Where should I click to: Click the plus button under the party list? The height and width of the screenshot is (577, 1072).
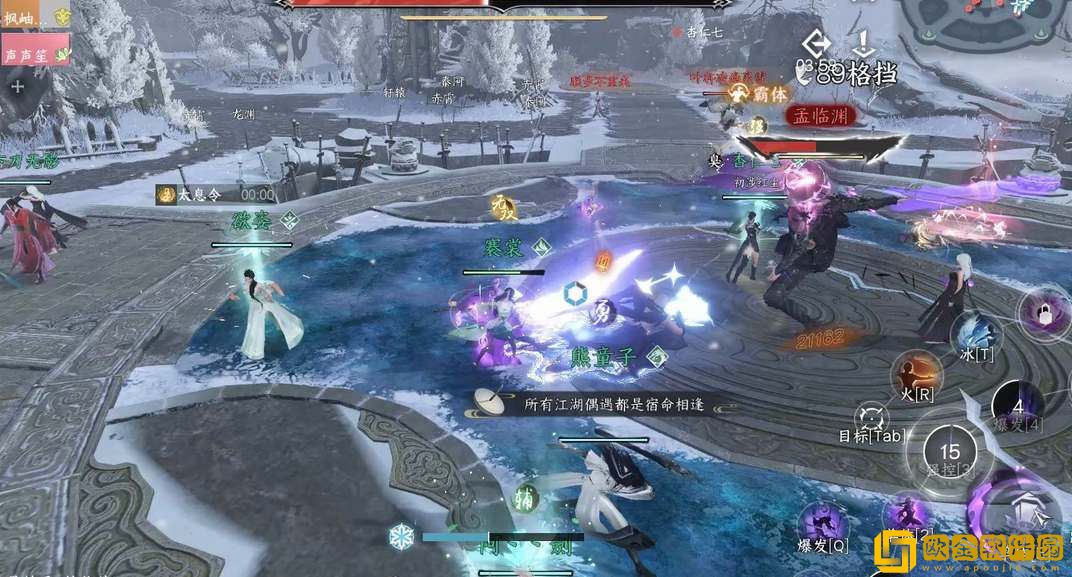pyautogui.click(x=17, y=86)
